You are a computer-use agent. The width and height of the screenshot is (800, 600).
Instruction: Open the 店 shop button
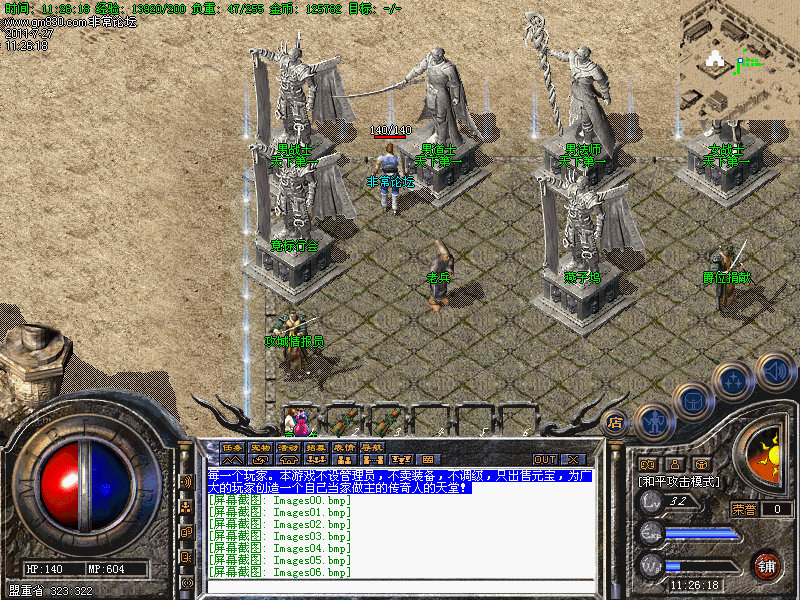(616, 423)
